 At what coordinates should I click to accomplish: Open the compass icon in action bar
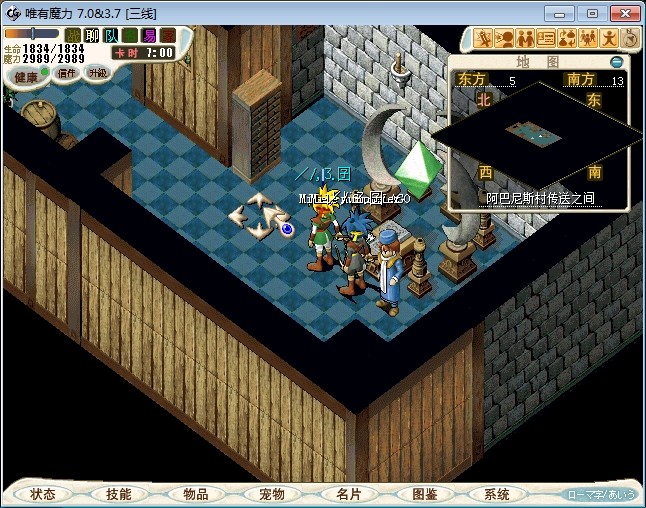point(630,39)
